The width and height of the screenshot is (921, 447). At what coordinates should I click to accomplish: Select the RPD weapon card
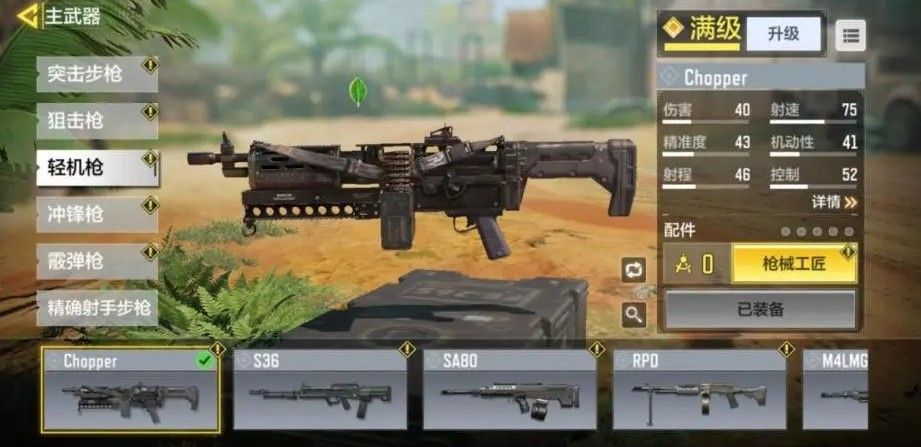pos(699,390)
